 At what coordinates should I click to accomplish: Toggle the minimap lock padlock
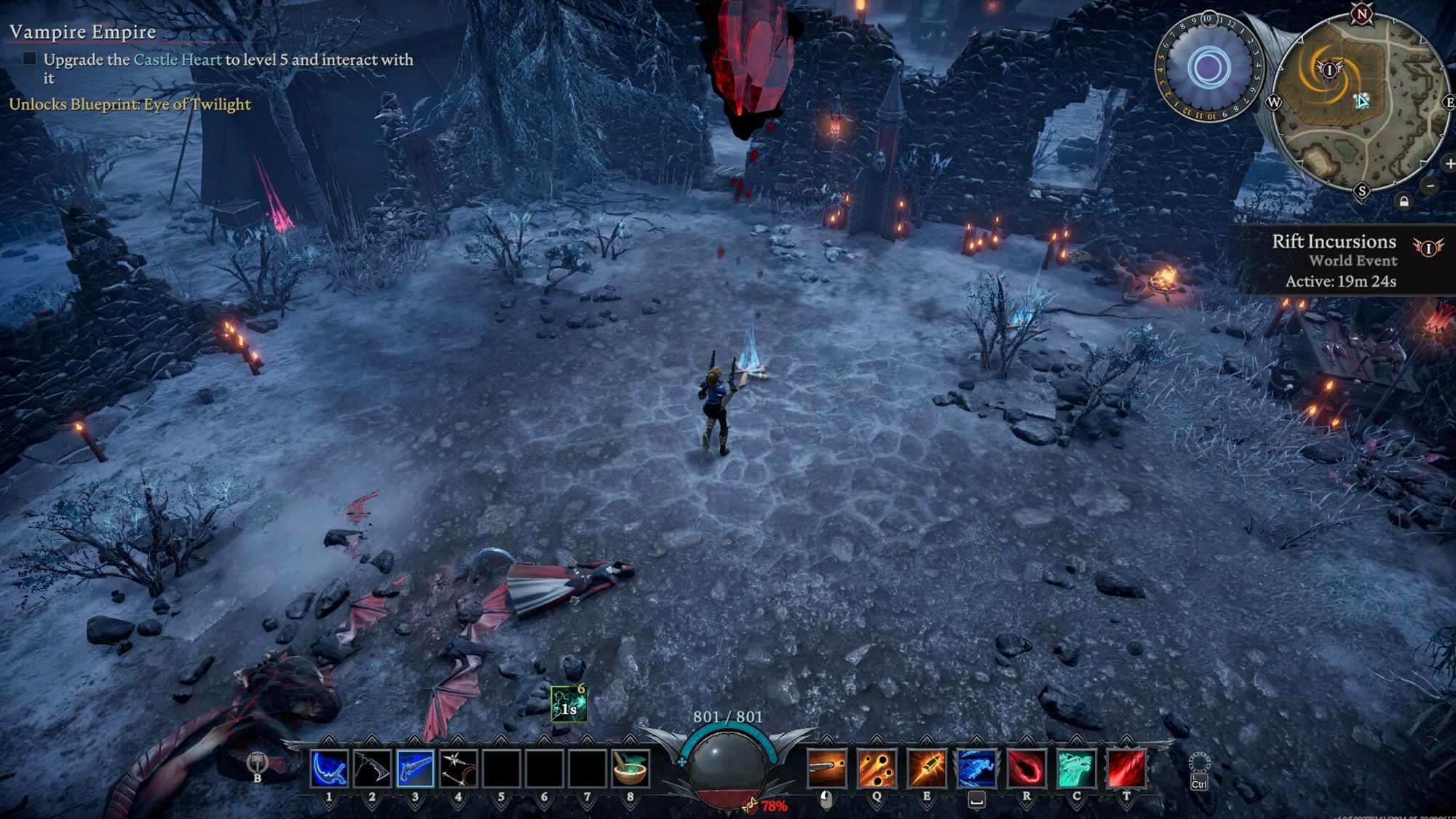pyautogui.click(x=1404, y=202)
